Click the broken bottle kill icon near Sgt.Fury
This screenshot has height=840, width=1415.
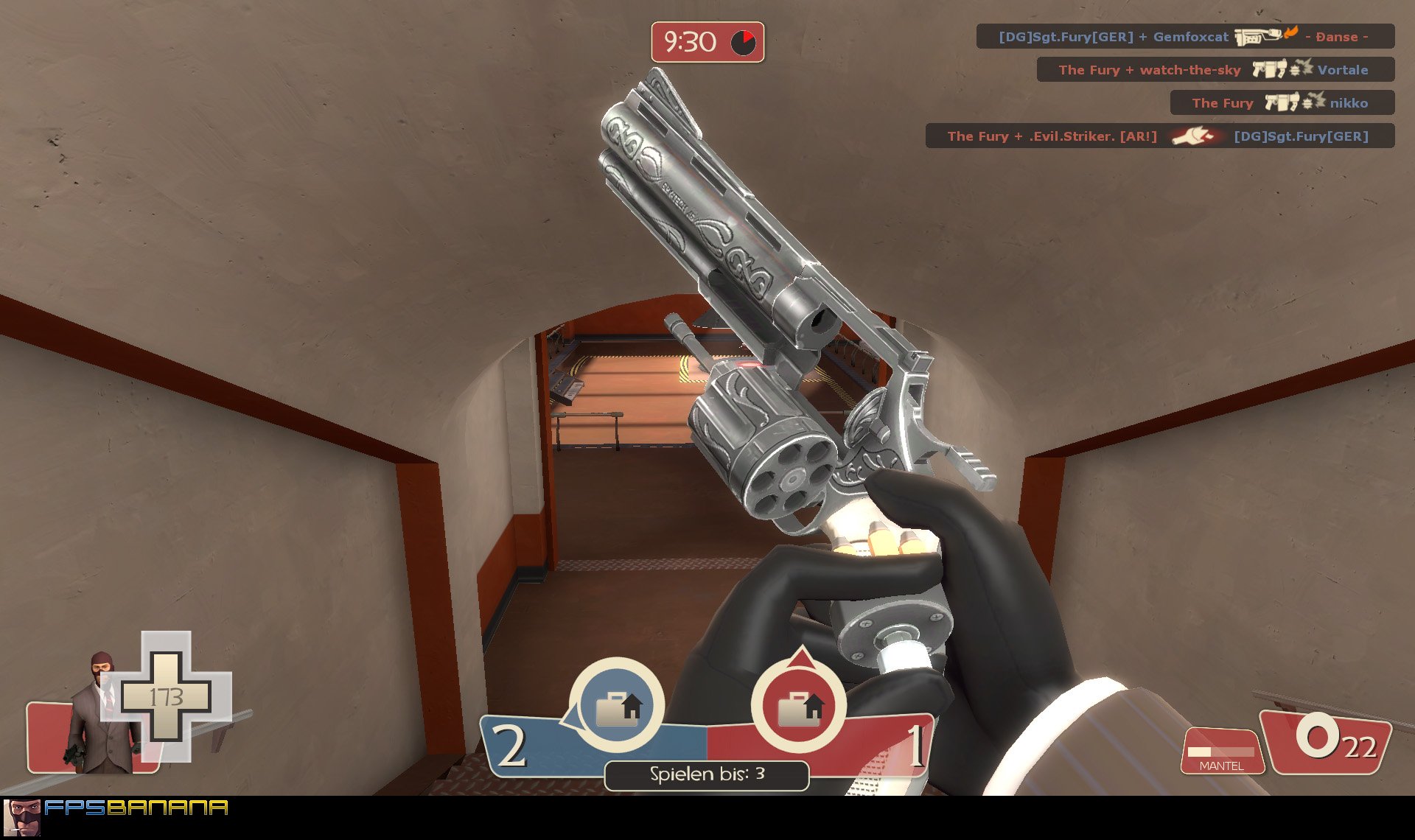pos(1194,136)
